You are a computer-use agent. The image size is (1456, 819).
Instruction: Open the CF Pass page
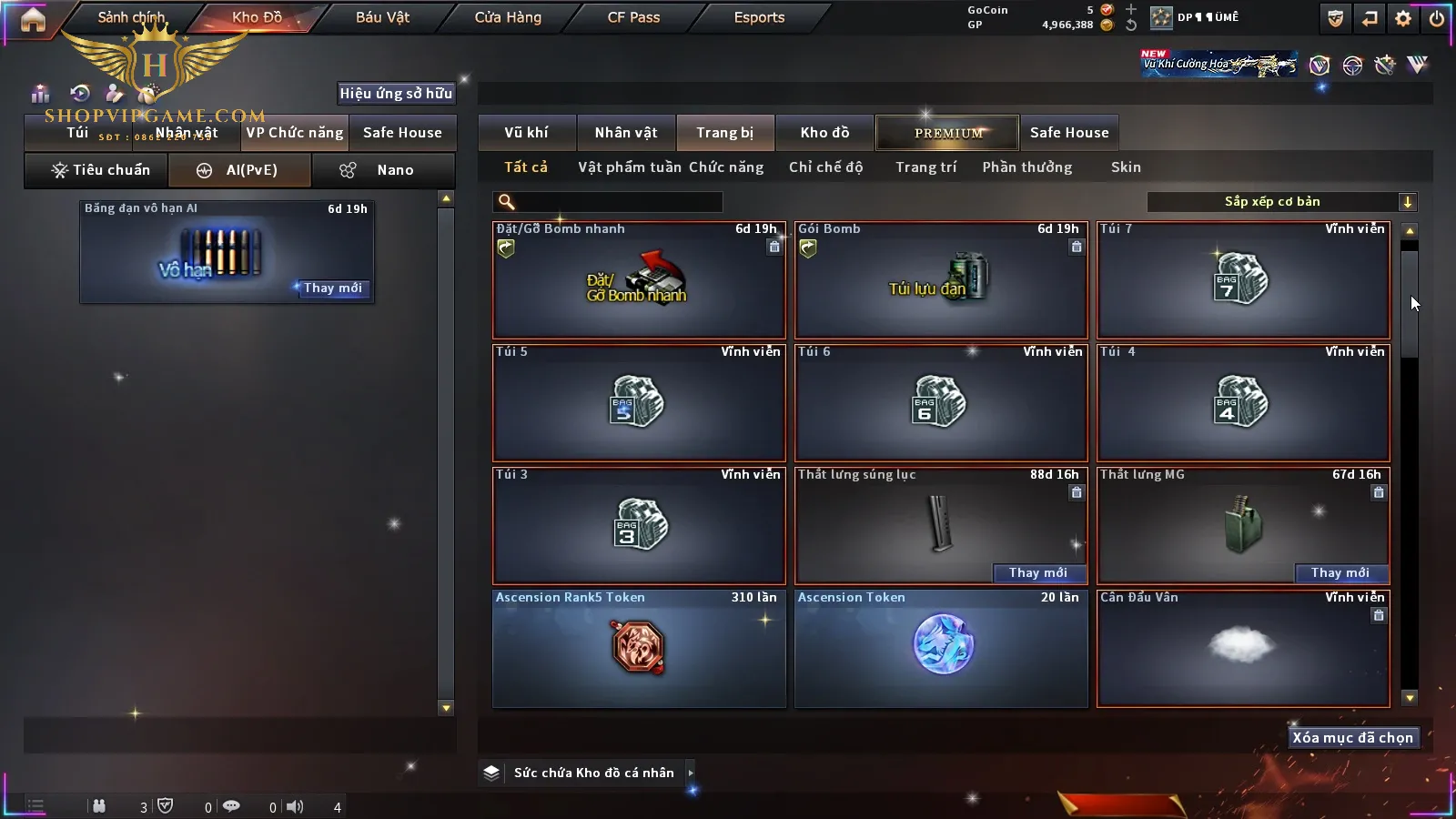[x=633, y=17]
